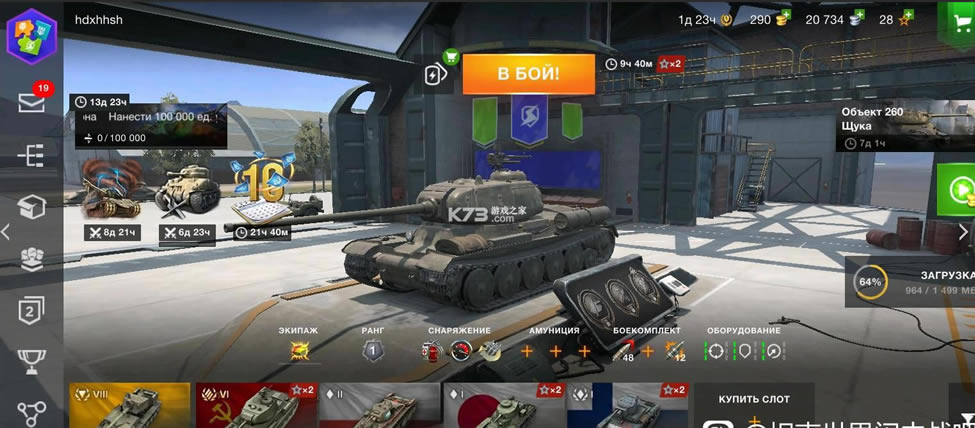Open the БОЕКОМПЛЕКТ ammunition loadout
Screen dimensions: 975x428
[x=647, y=350]
